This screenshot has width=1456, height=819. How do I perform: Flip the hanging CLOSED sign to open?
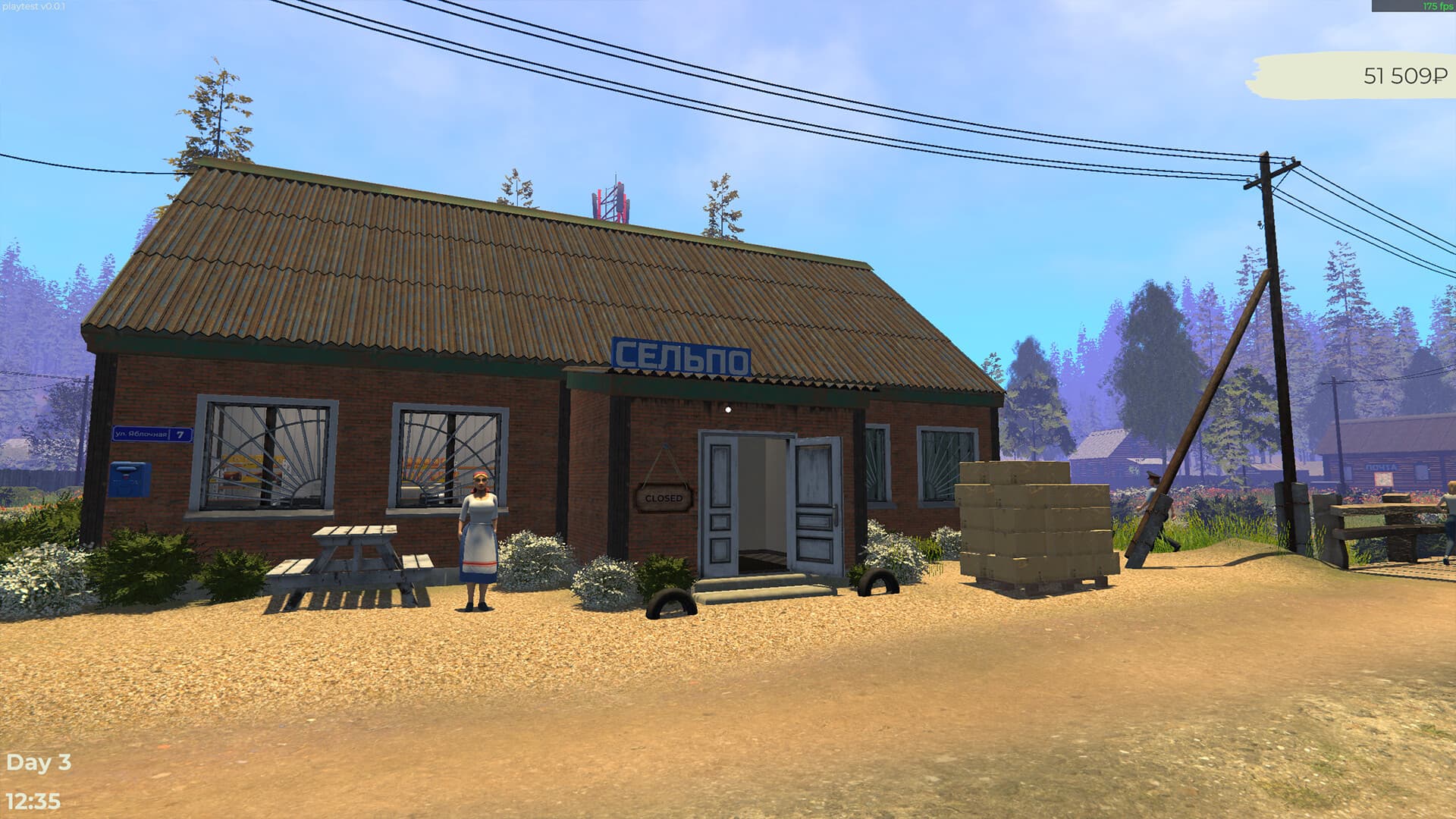(663, 498)
